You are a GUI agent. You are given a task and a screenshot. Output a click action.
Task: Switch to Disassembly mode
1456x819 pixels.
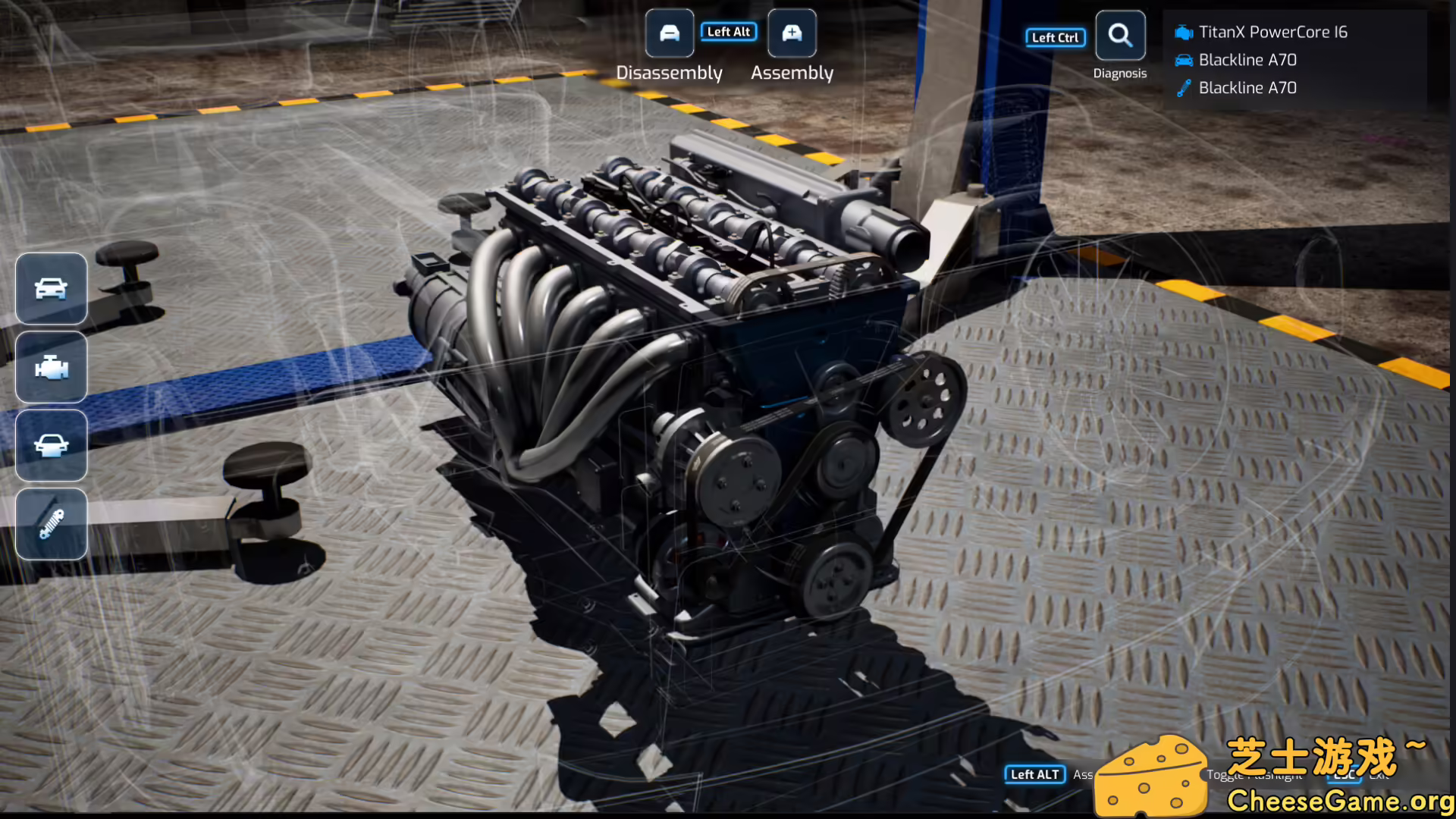pos(669,33)
